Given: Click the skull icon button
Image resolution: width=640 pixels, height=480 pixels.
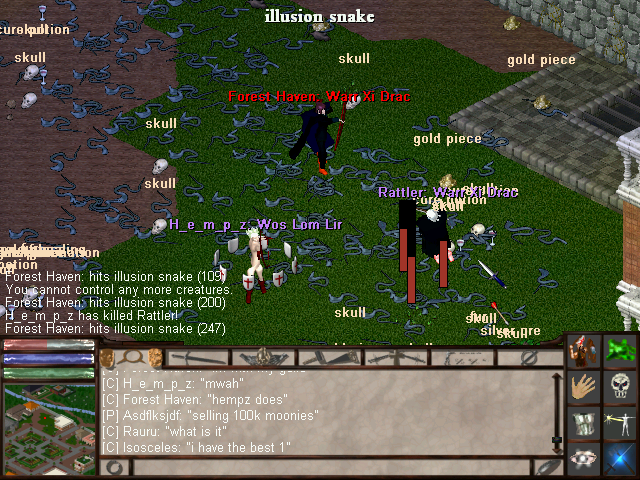Looking at the screenshot, I should click(x=621, y=386).
